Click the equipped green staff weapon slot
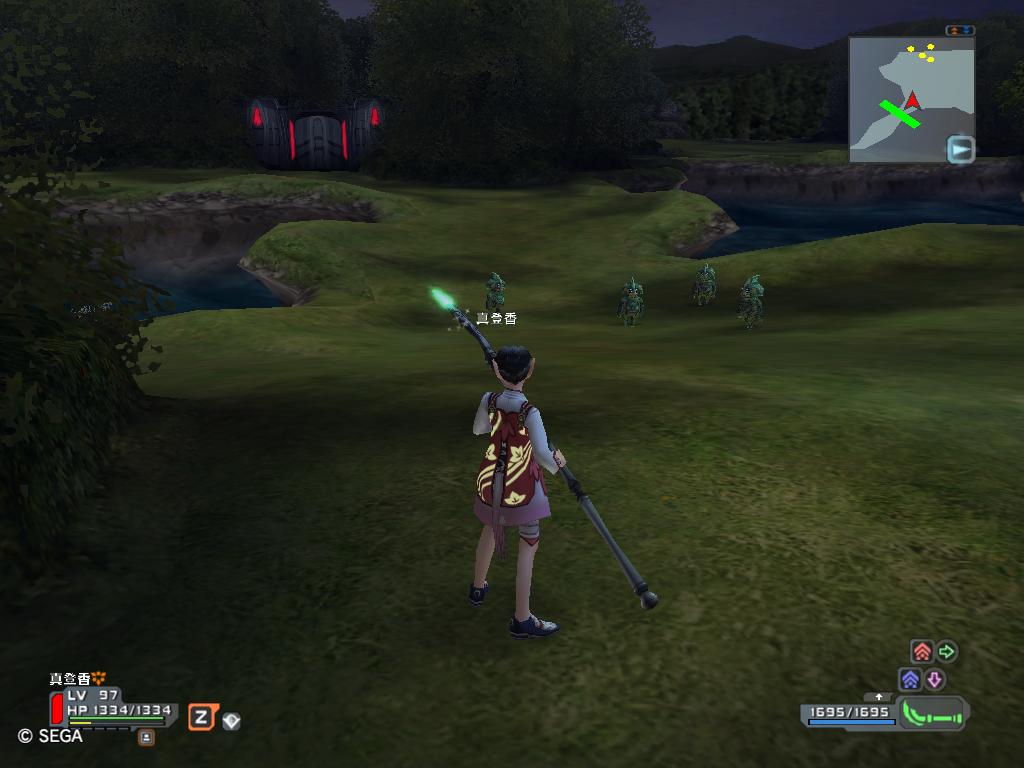Viewport: 1024px width, 768px height. click(932, 714)
